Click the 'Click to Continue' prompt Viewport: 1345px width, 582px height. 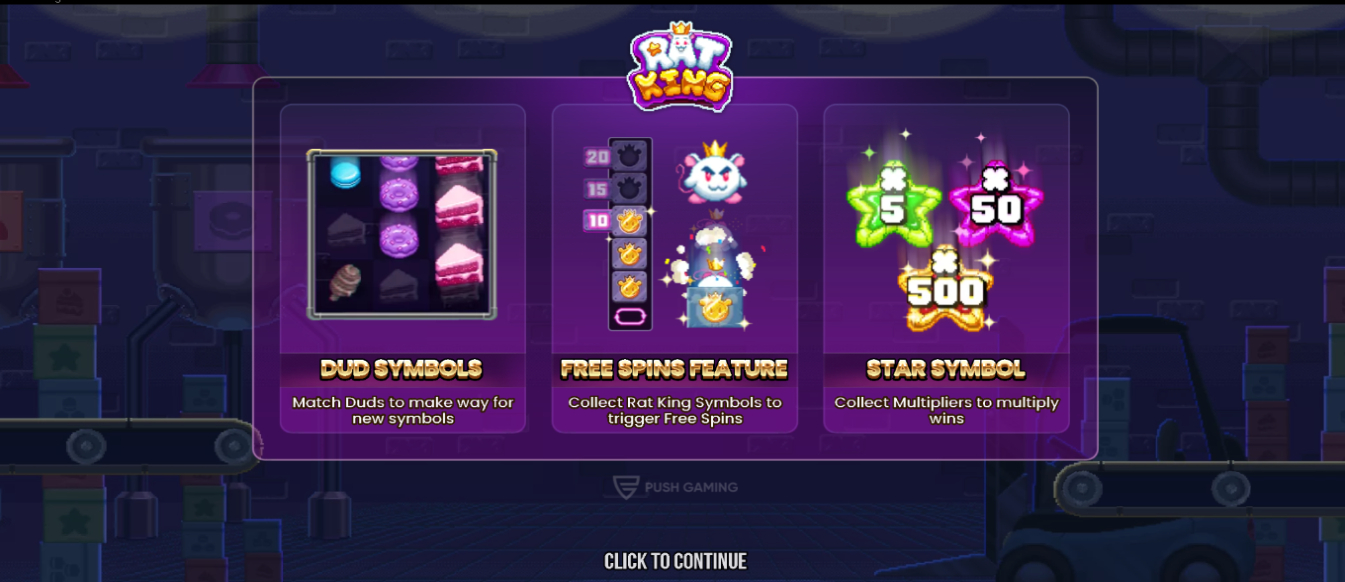coord(675,561)
